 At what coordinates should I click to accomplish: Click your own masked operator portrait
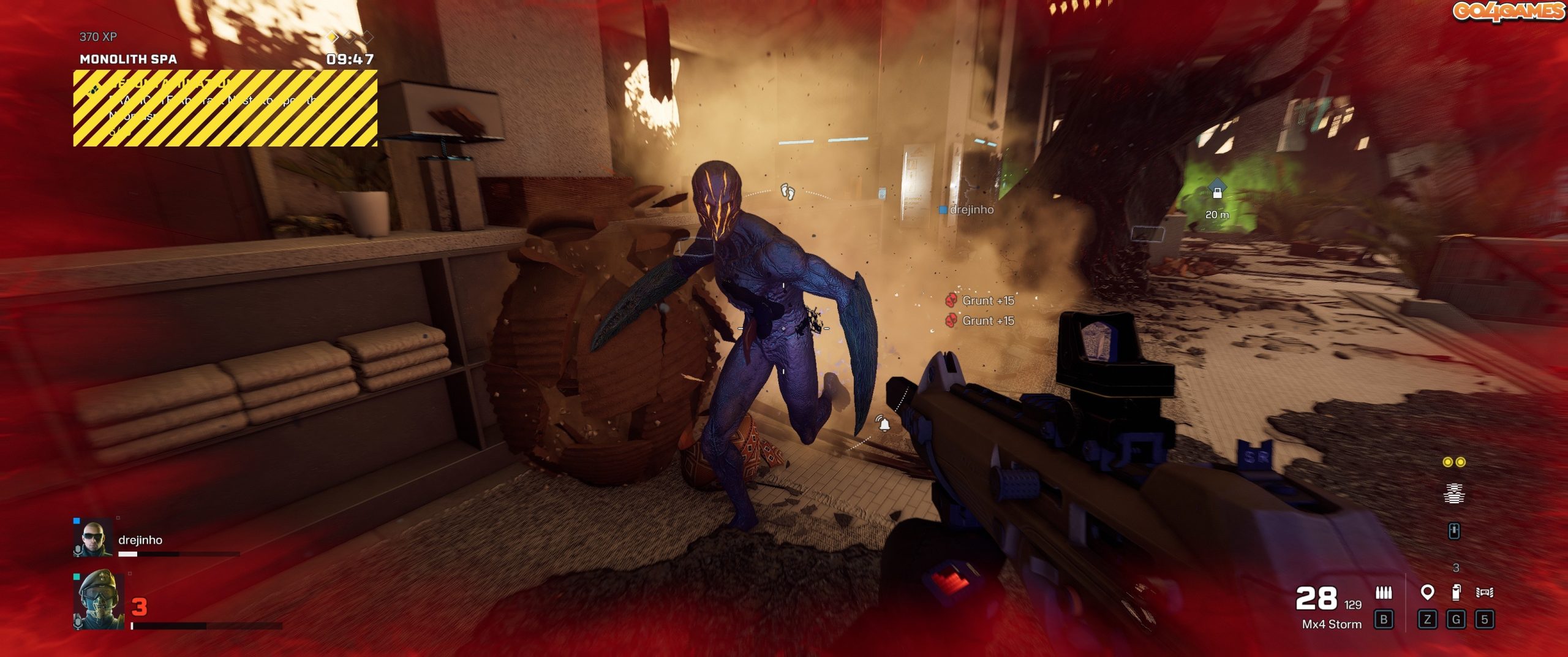tap(99, 599)
